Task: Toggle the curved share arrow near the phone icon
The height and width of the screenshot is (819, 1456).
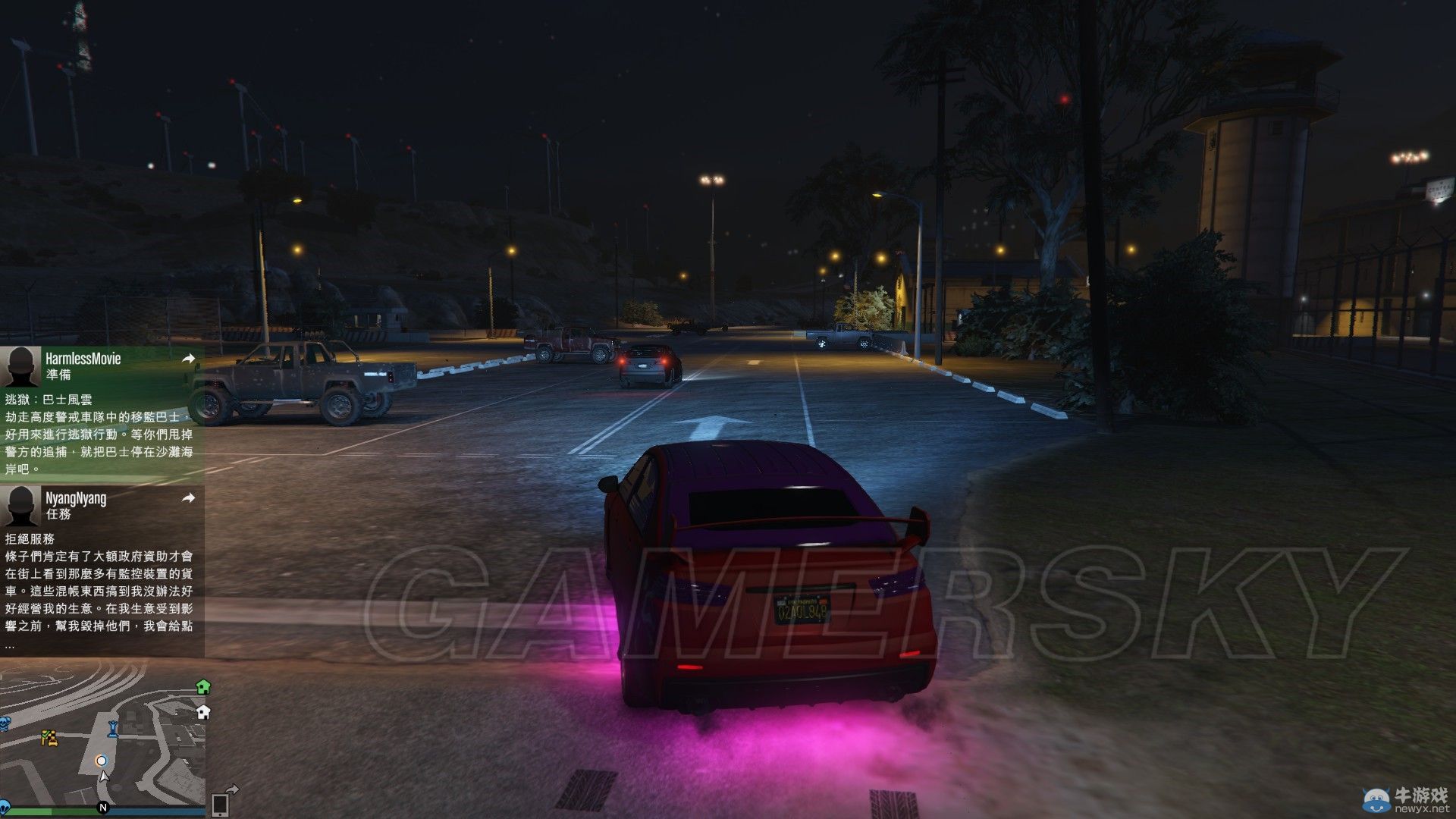Action: (x=231, y=790)
